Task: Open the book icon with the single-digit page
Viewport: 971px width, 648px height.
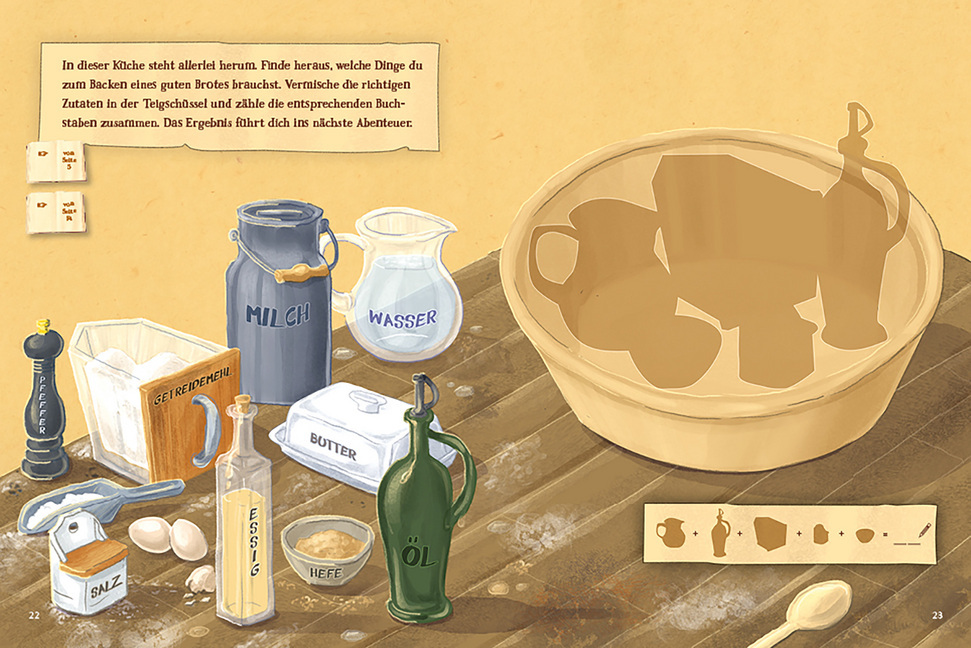Action: pyautogui.click(x=57, y=162)
